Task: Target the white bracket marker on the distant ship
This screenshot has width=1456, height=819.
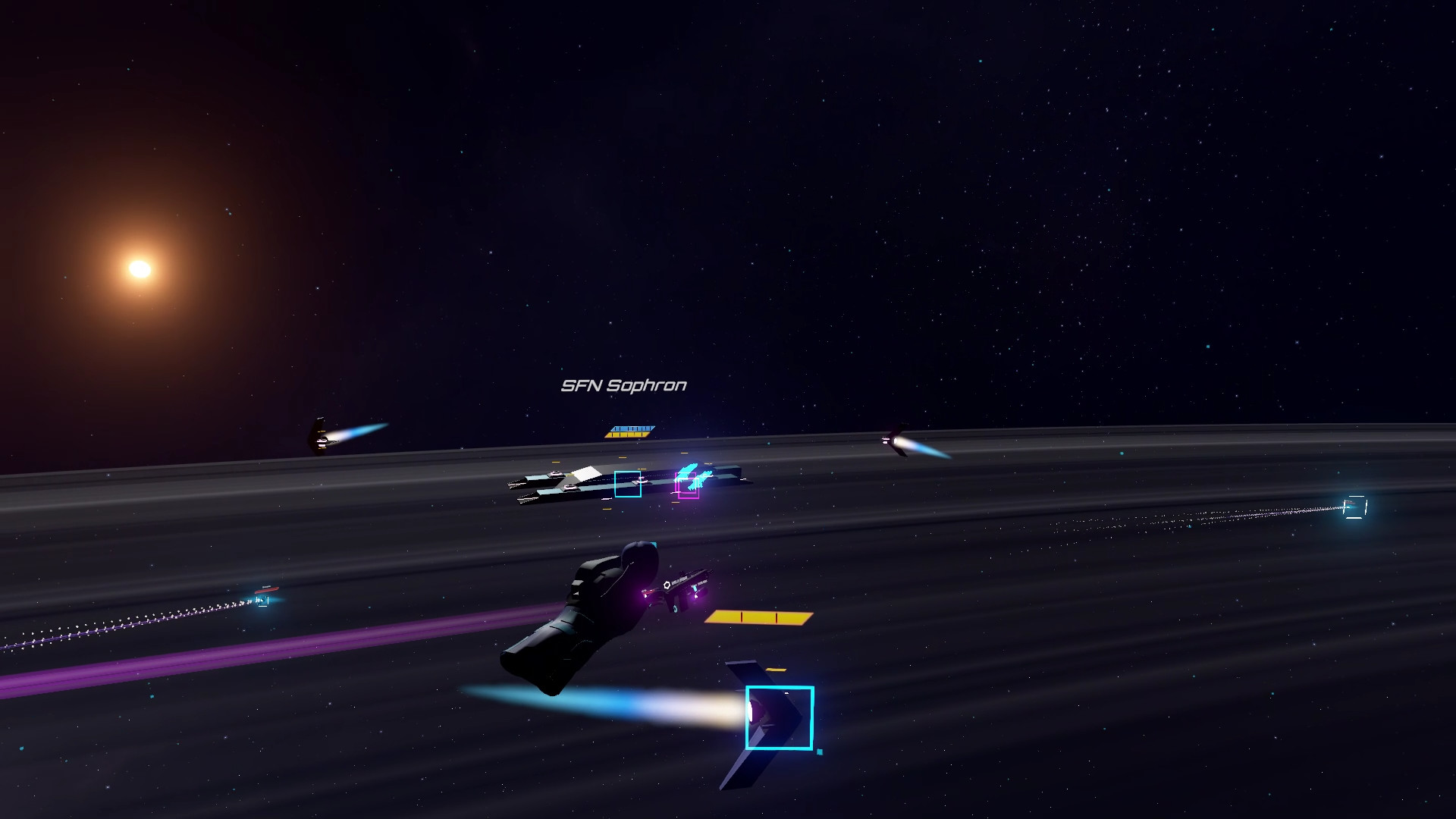Action: (1354, 507)
